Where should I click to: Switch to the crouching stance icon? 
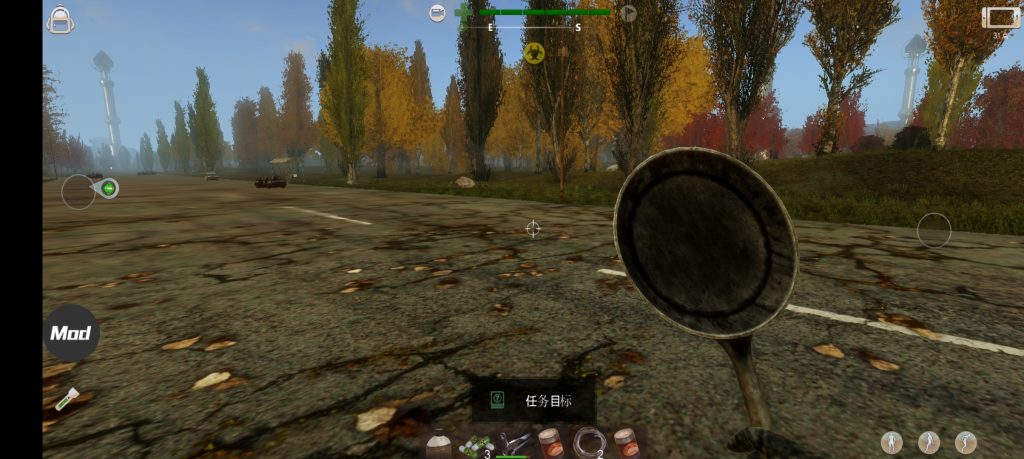tap(966, 442)
